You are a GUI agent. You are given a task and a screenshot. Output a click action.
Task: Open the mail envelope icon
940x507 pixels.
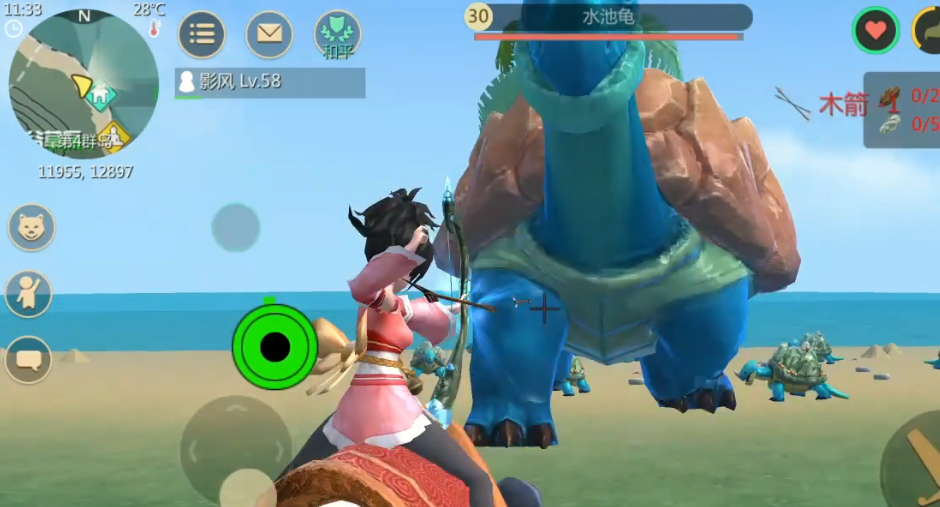pos(269,34)
